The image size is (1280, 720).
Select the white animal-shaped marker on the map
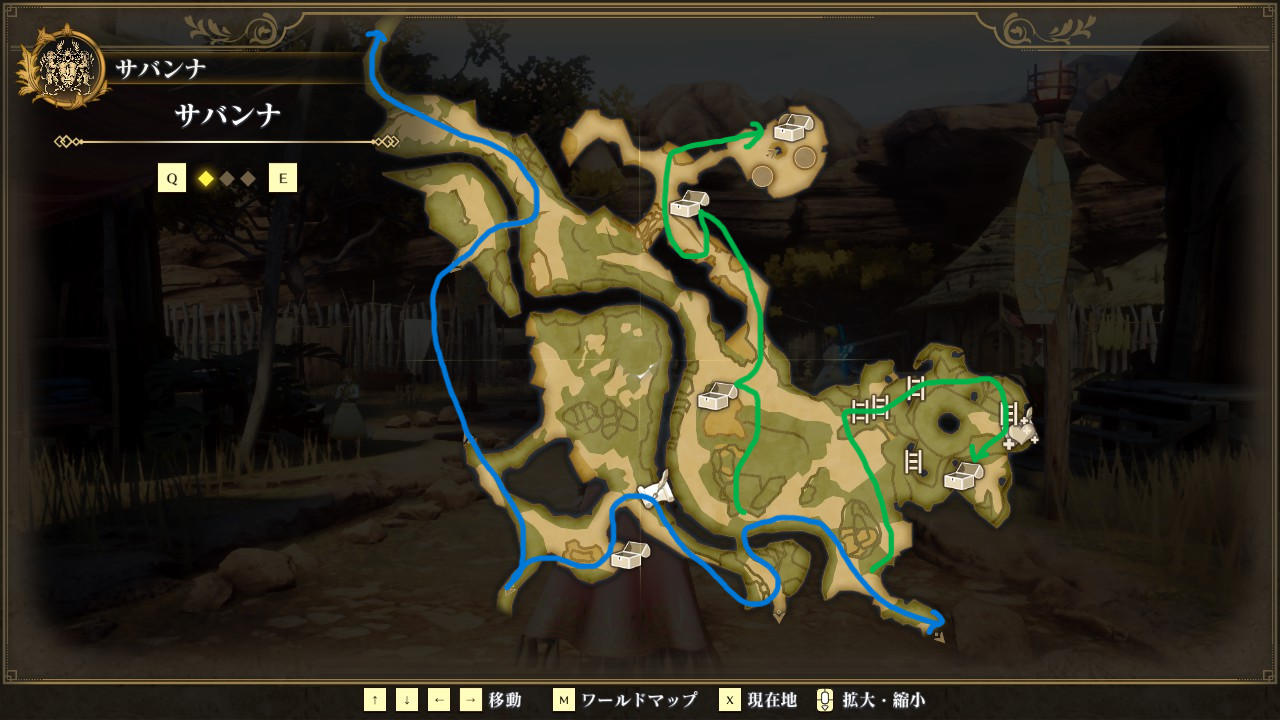[657, 489]
